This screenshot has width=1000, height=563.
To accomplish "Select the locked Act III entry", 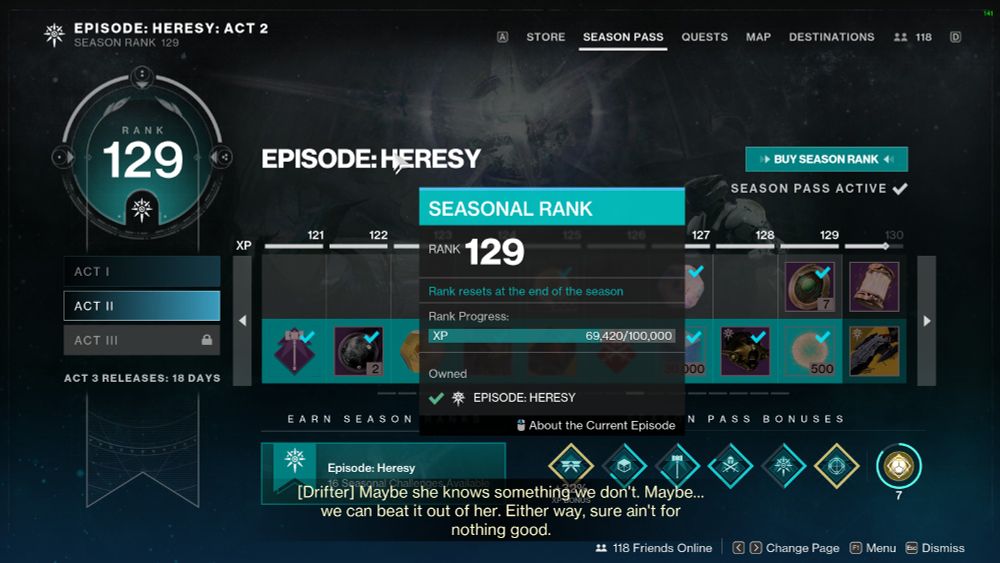I will [141, 340].
